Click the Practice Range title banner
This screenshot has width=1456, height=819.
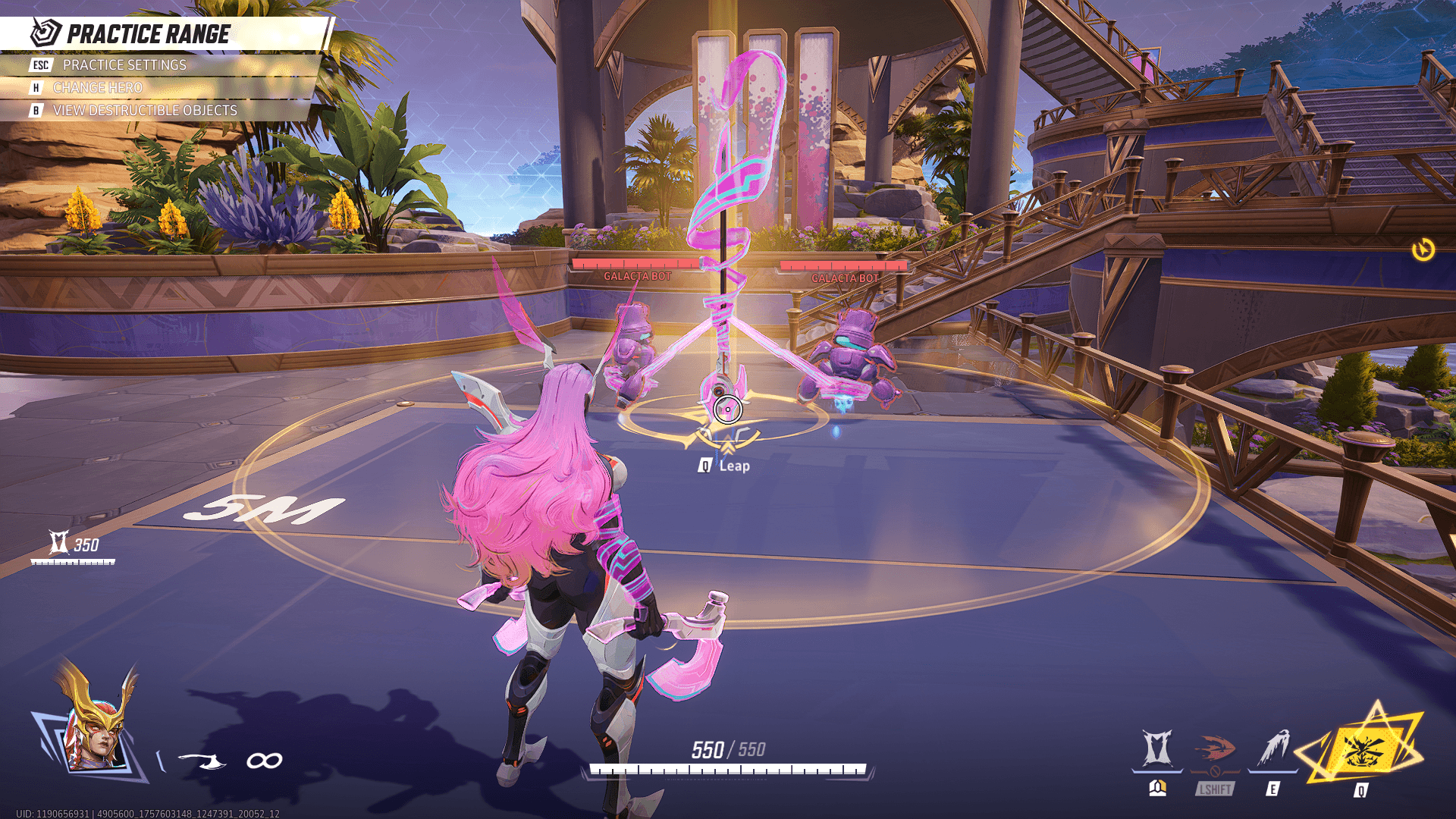(148, 34)
